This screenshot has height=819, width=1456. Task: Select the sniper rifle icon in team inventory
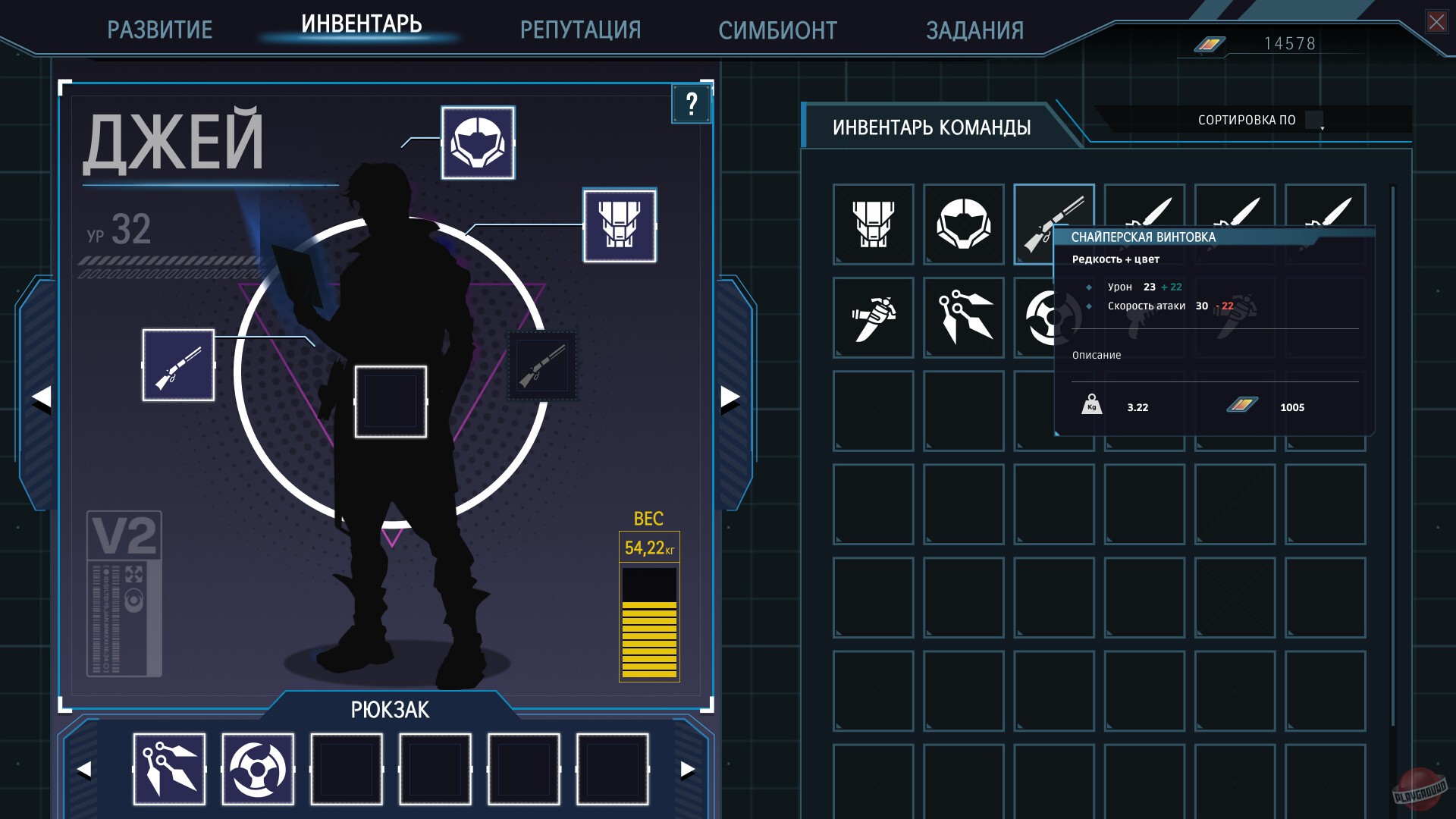1055,224
